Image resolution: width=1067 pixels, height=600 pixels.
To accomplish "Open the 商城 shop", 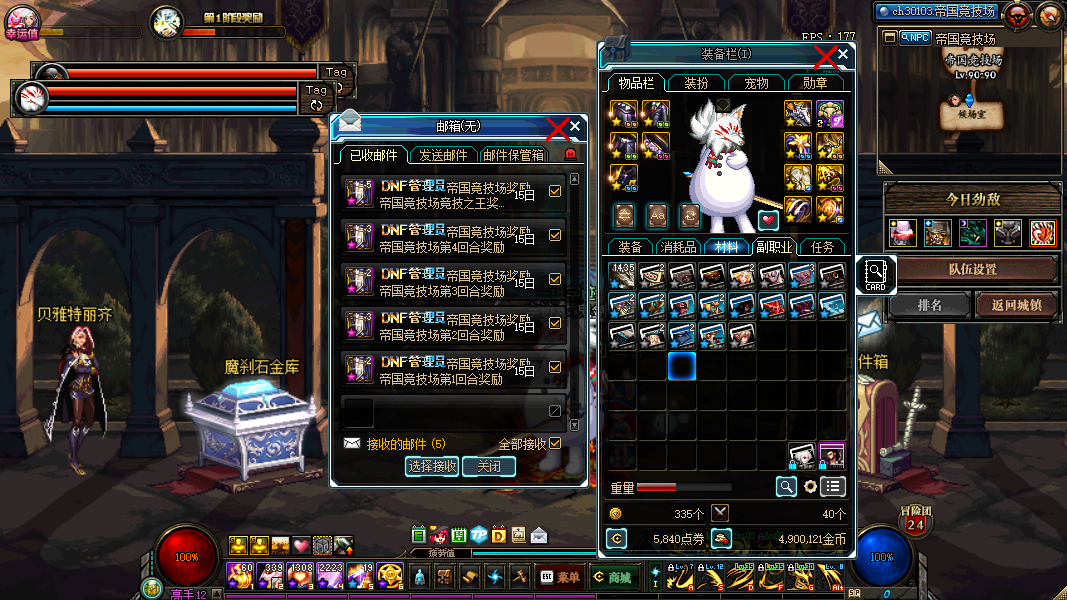I will pyautogui.click(x=611, y=577).
